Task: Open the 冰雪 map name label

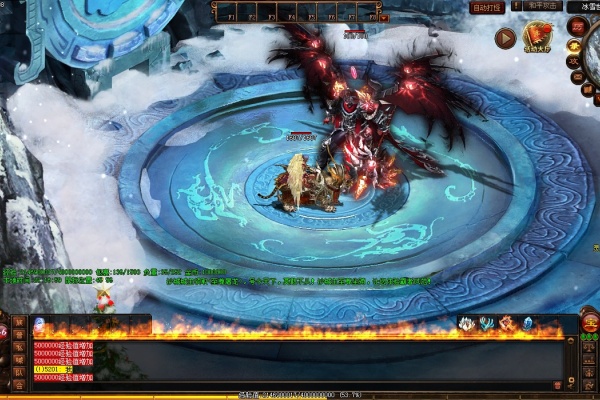Action: pyautogui.click(x=586, y=7)
